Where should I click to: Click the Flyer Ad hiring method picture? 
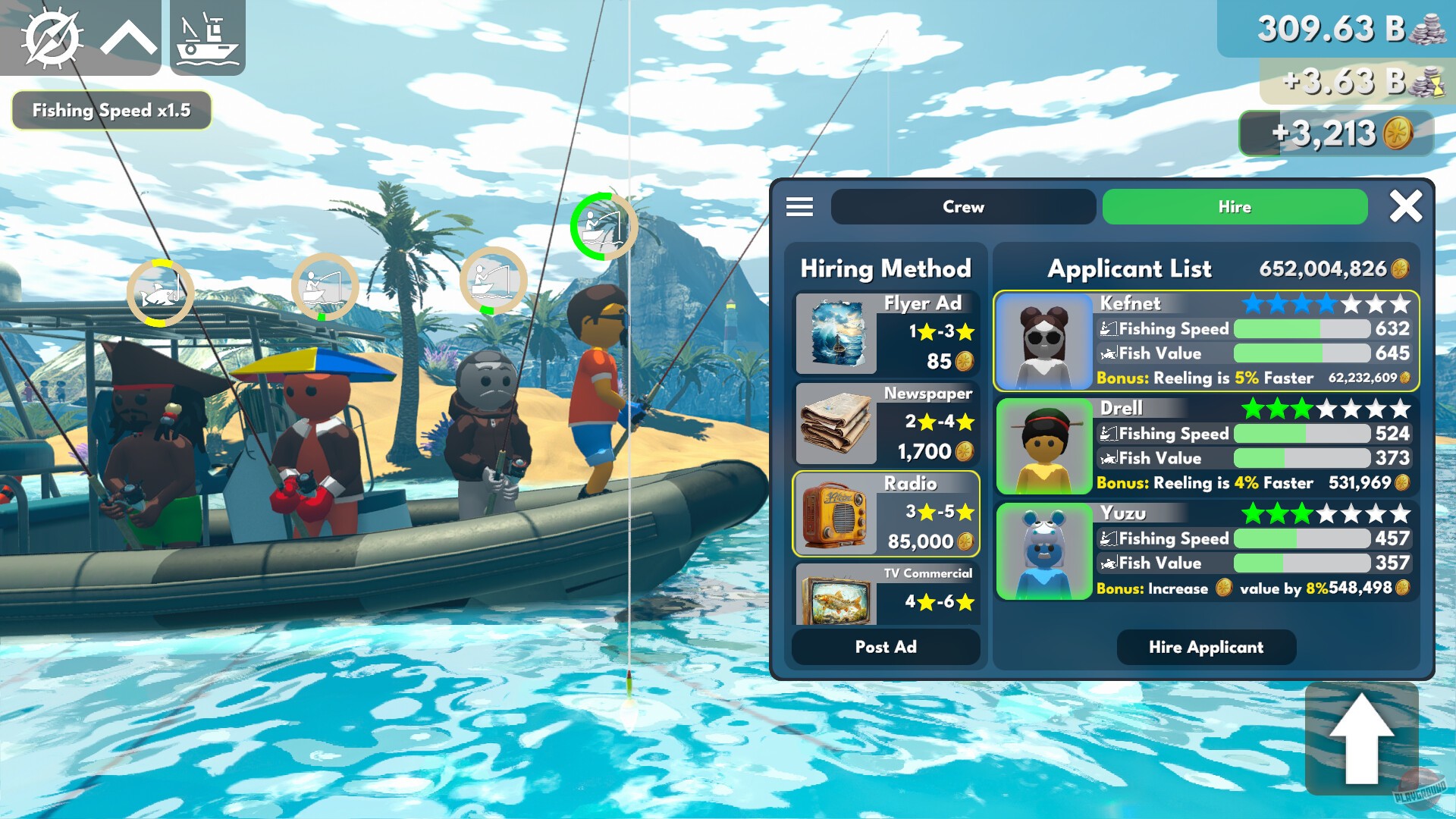point(836,336)
